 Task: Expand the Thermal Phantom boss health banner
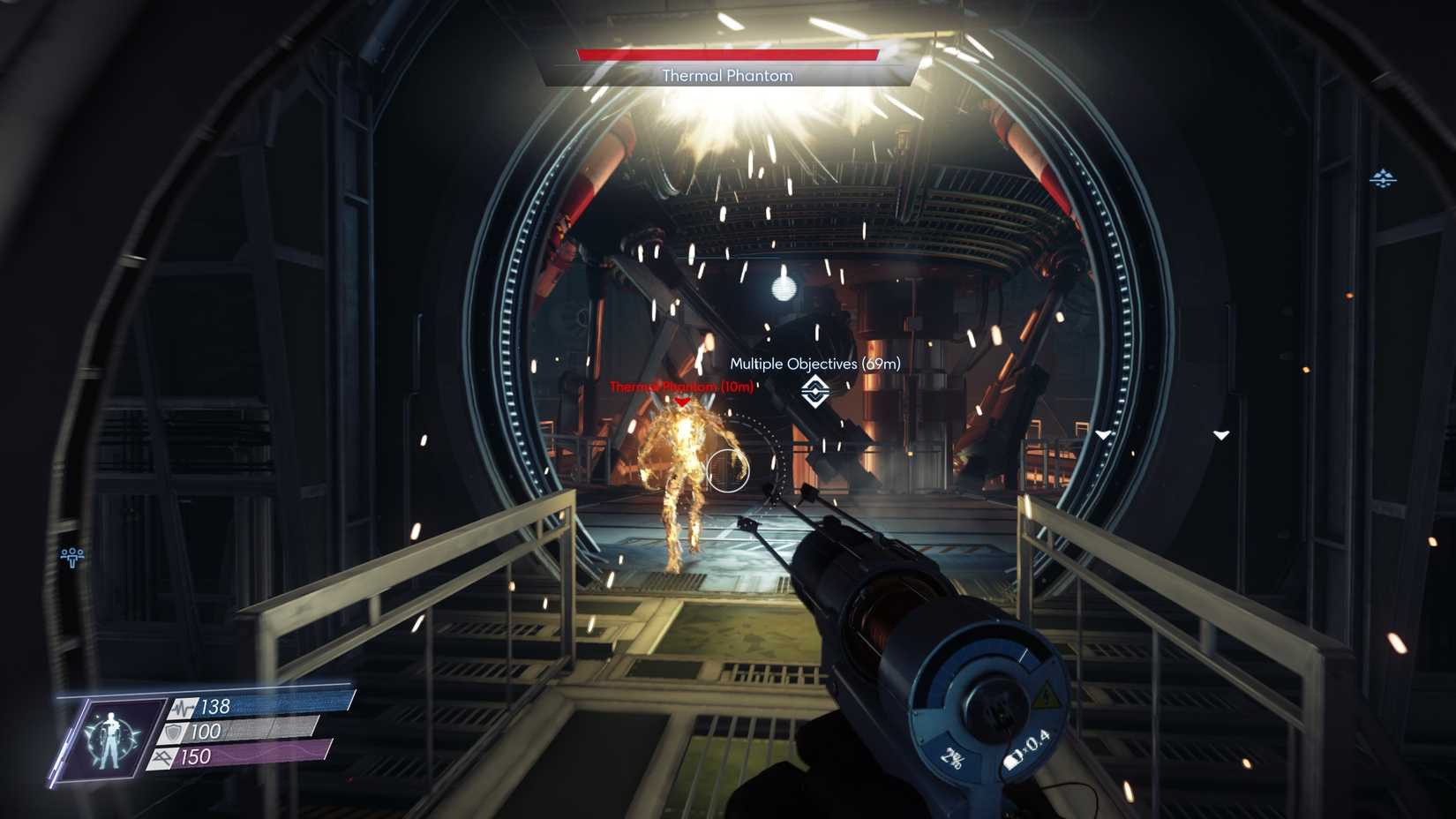pyautogui.click(x=730, y=64)
